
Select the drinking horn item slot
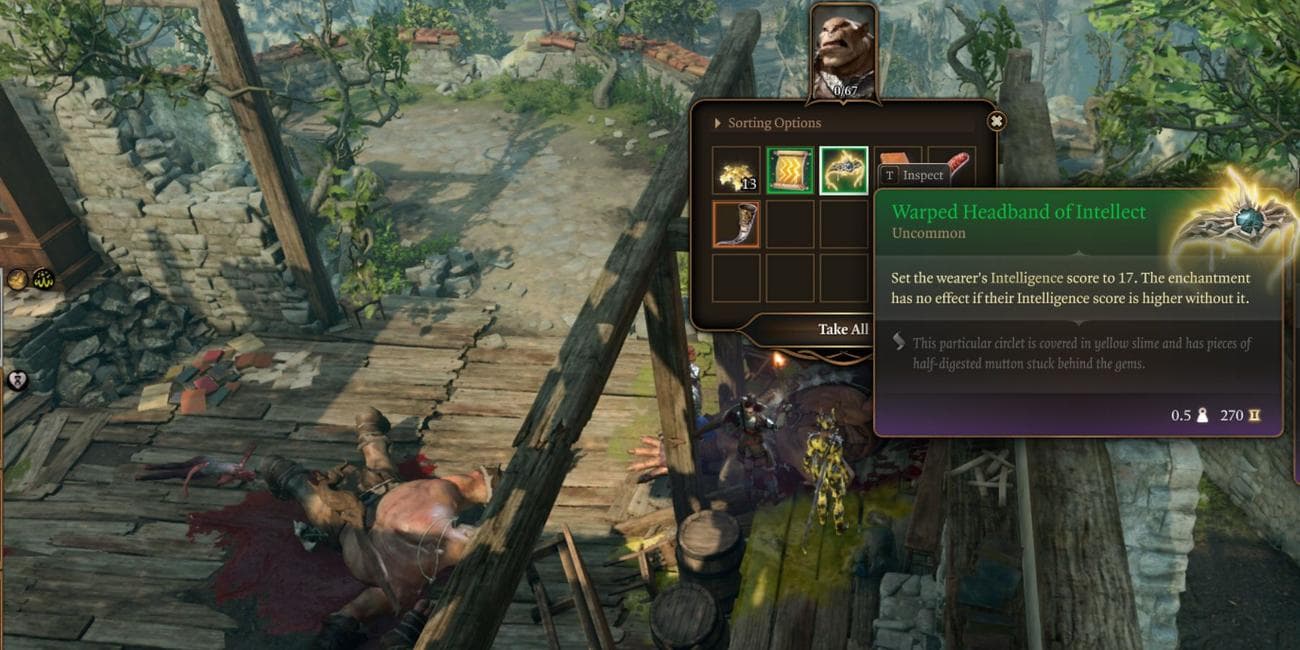point(736,224)
